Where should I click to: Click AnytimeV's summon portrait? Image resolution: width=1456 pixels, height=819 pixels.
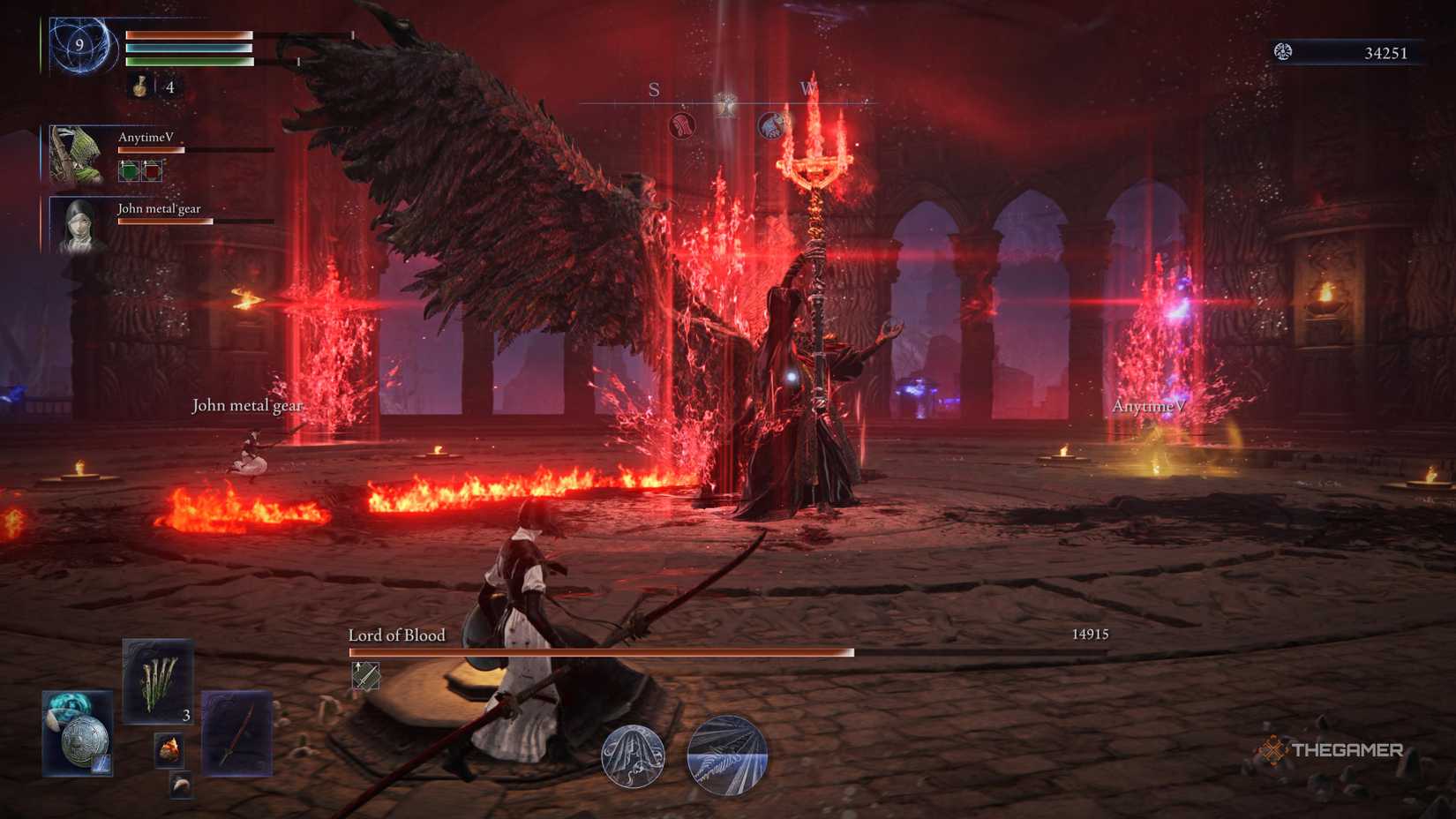coord(75,154)
